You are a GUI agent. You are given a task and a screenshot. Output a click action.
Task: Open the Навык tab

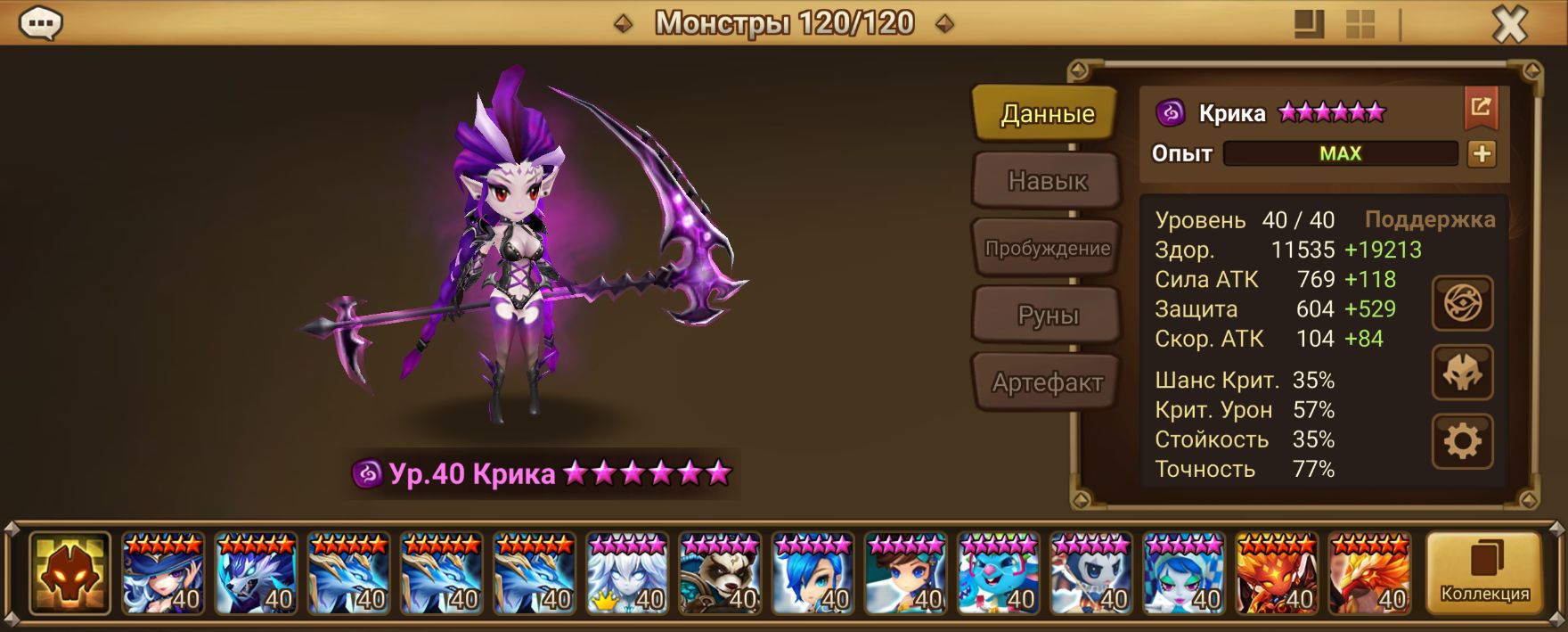click(1047, 181)
